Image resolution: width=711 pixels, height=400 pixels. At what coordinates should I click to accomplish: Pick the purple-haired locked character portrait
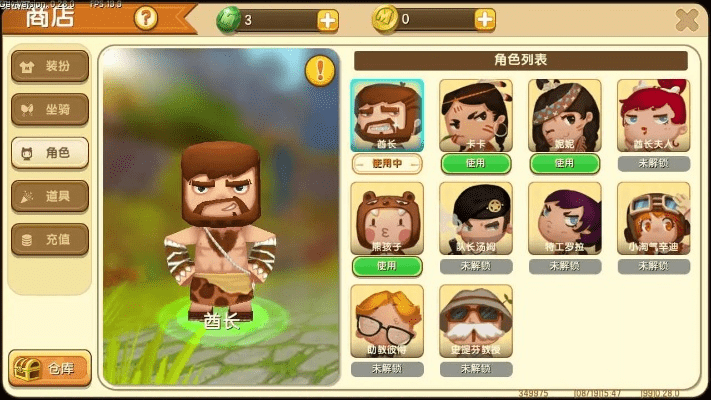coord(564,218)
